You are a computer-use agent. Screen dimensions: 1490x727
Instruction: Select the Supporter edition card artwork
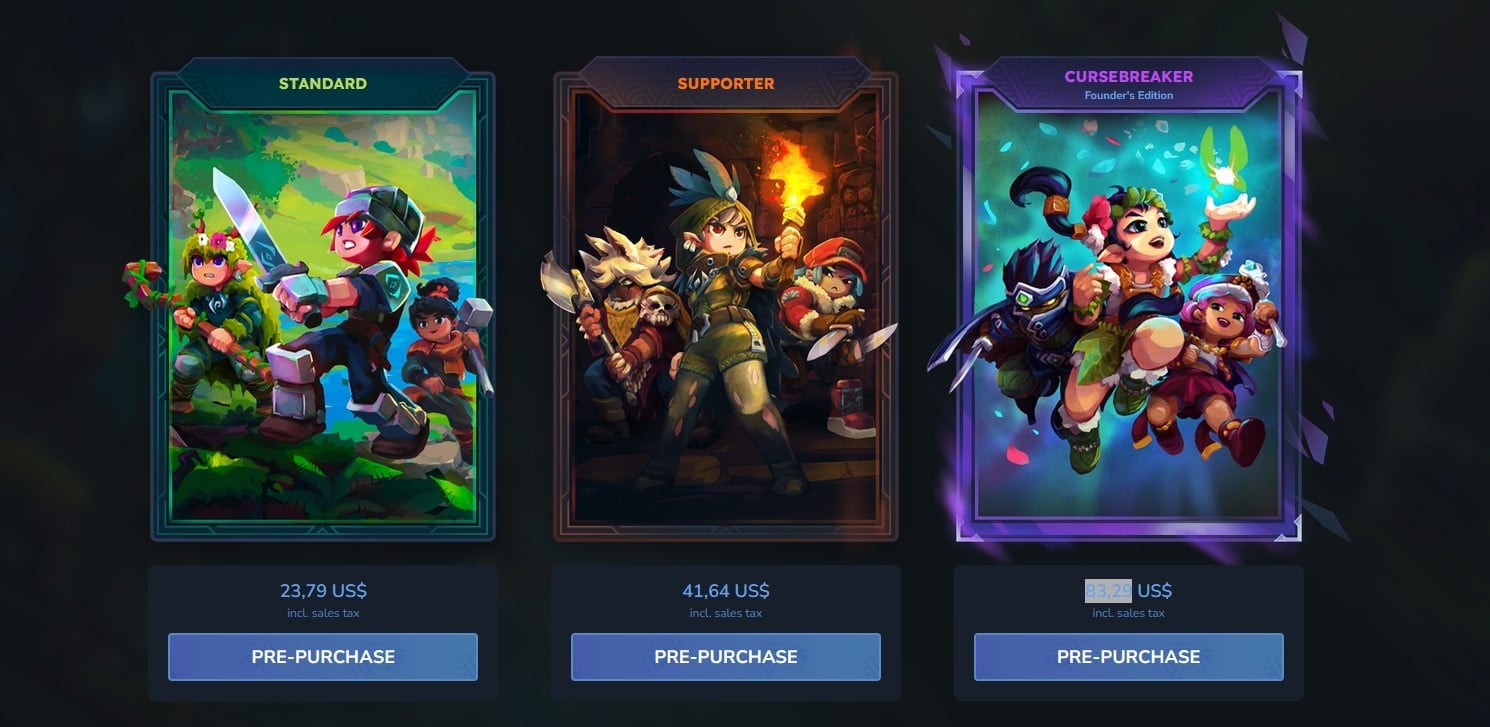726,310
